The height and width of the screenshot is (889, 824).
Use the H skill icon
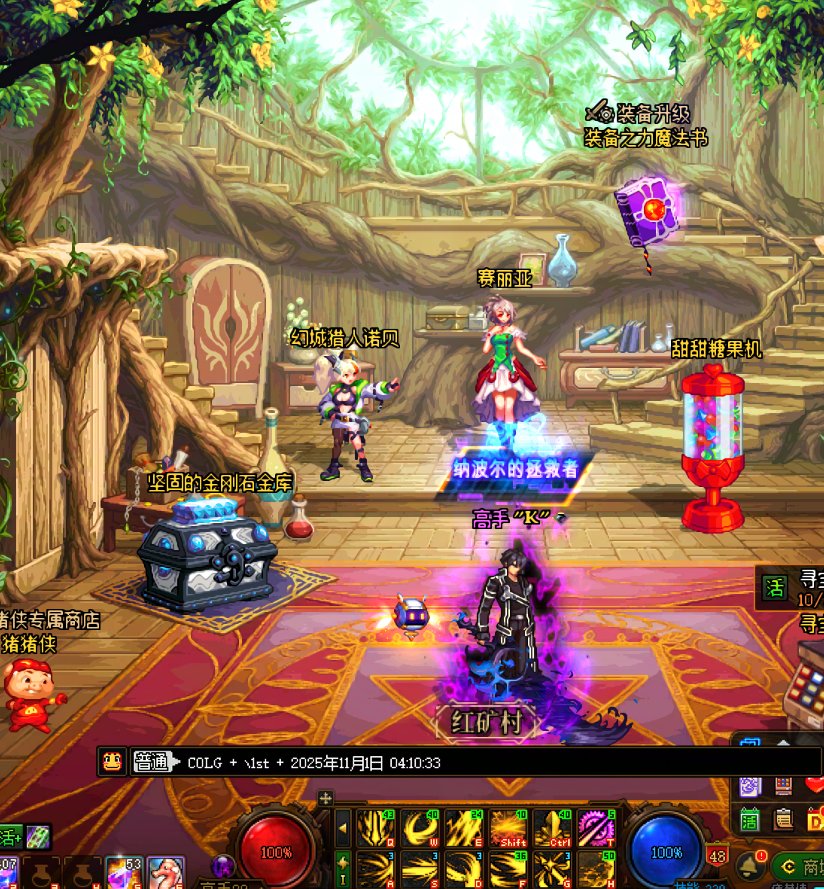[x=597, y=867]
